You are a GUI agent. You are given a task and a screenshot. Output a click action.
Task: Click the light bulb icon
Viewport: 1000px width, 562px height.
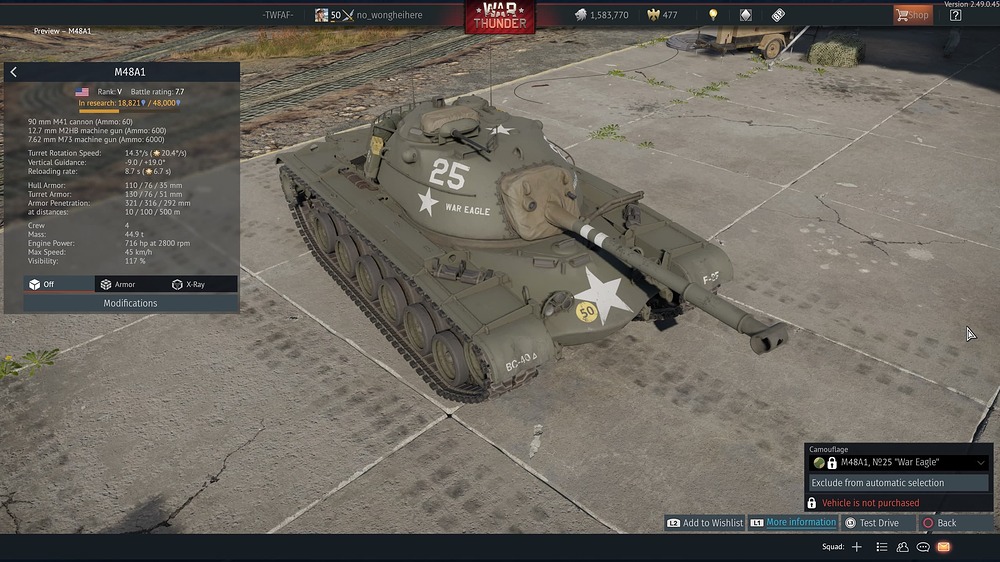coord(713,15)
